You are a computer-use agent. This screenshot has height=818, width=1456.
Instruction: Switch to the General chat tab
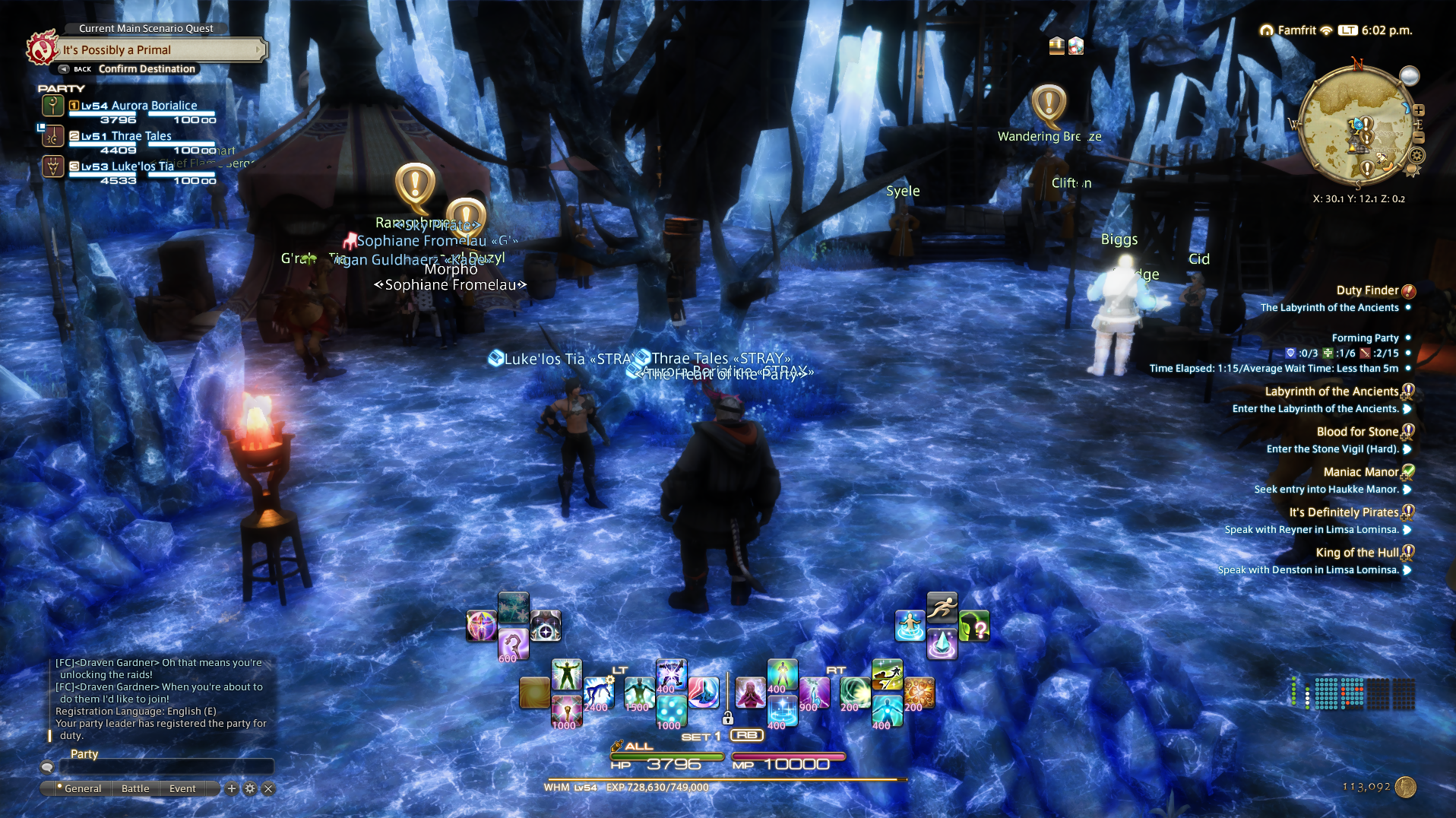(x=82, y=789)
